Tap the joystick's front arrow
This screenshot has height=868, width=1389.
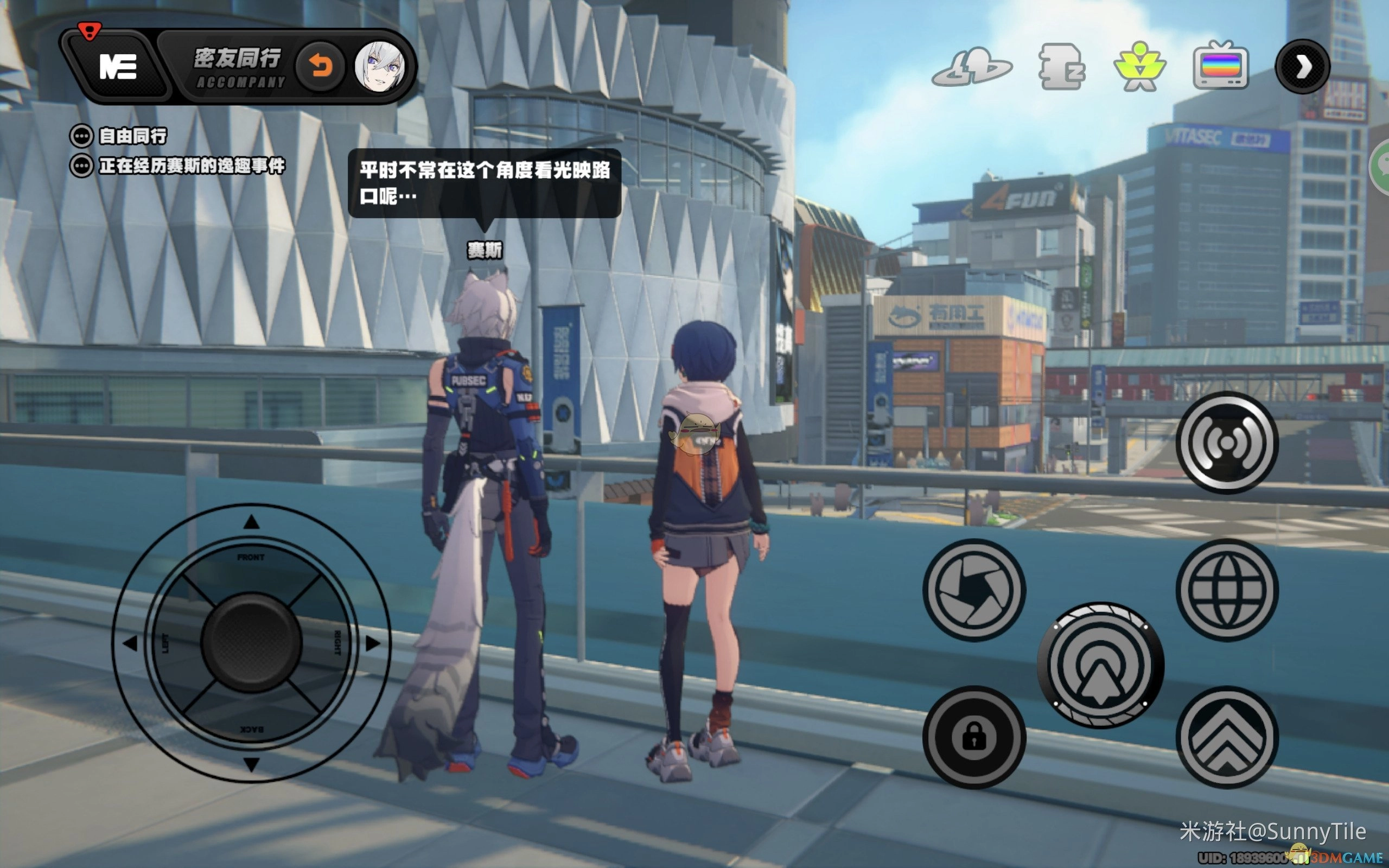(x=251, y=522)
